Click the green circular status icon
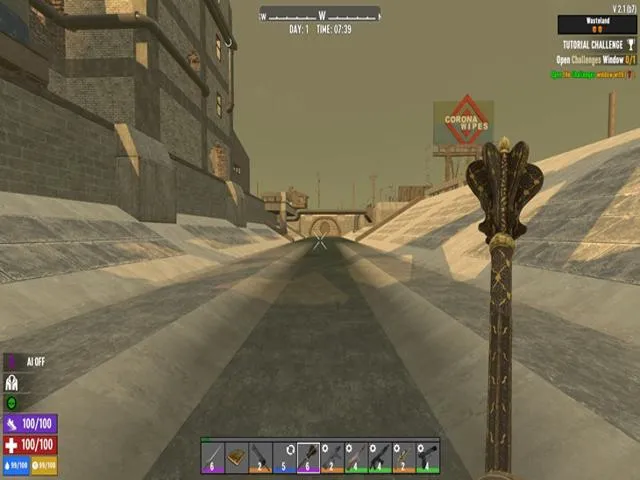This screenshot has width=640, height=480. point(12,402)
